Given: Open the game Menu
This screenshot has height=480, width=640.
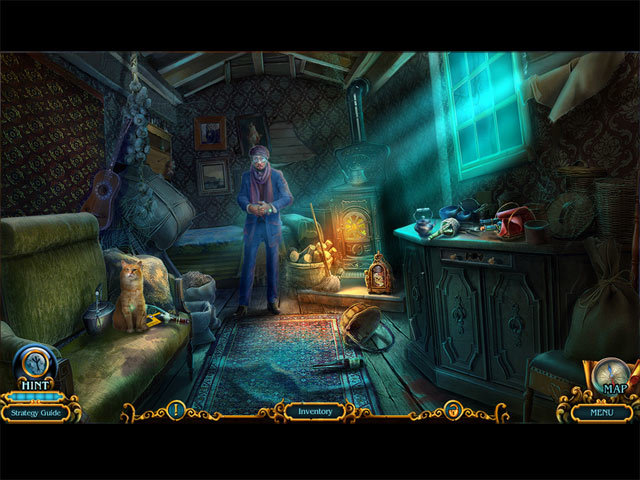Looking at the screenshot, I should point(601,411).
